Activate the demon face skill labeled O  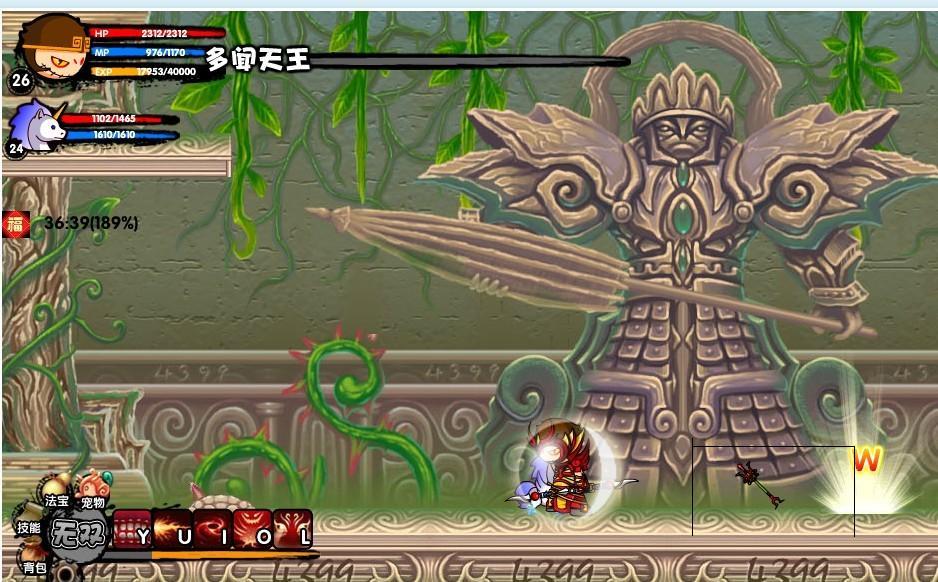click(252, 529)
